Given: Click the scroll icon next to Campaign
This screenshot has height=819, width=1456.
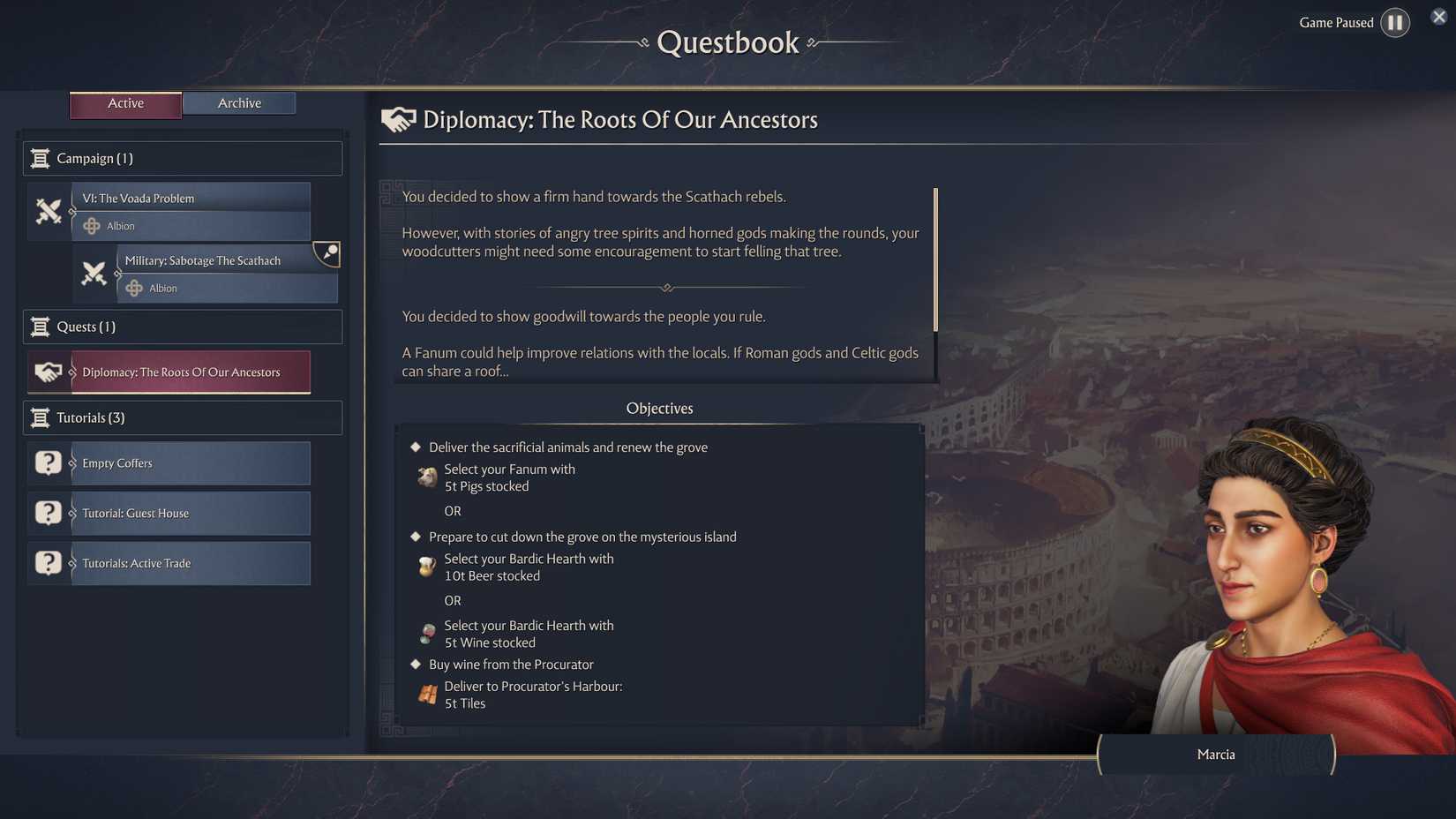Looking at the screenshot, I should (x=41, y=158).
